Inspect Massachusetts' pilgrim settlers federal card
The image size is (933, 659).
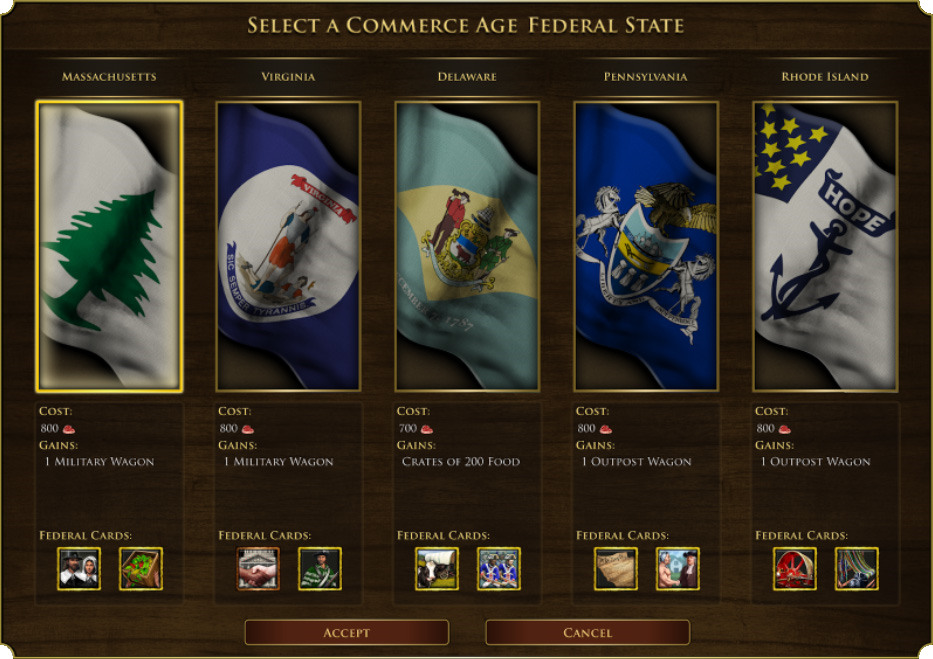click(x=79, y=568)
